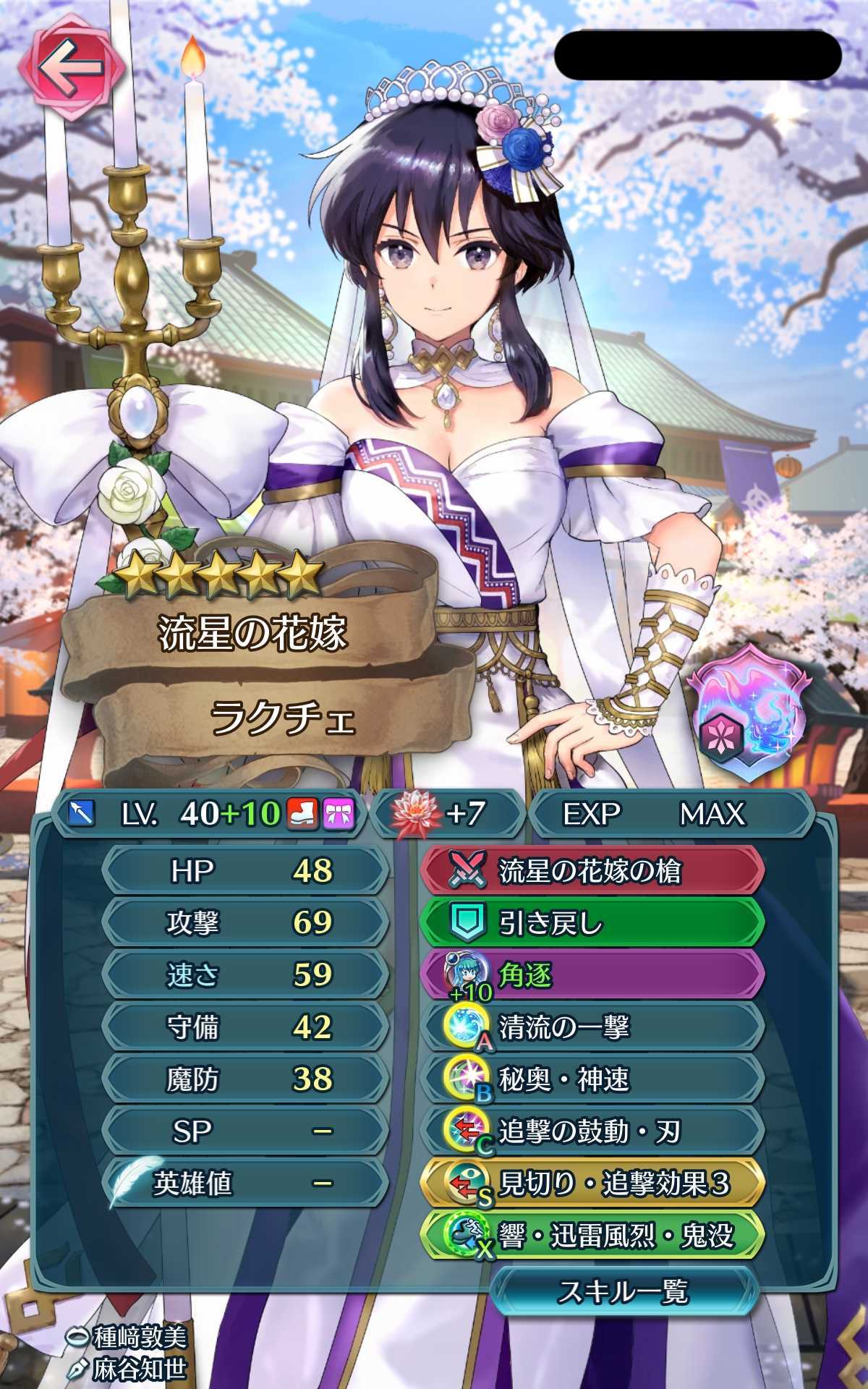Inspect the B skill 秘奥・神速
Image resolution: width=868 pixels, height=1389 pixels.
[x=592, y=1080]
